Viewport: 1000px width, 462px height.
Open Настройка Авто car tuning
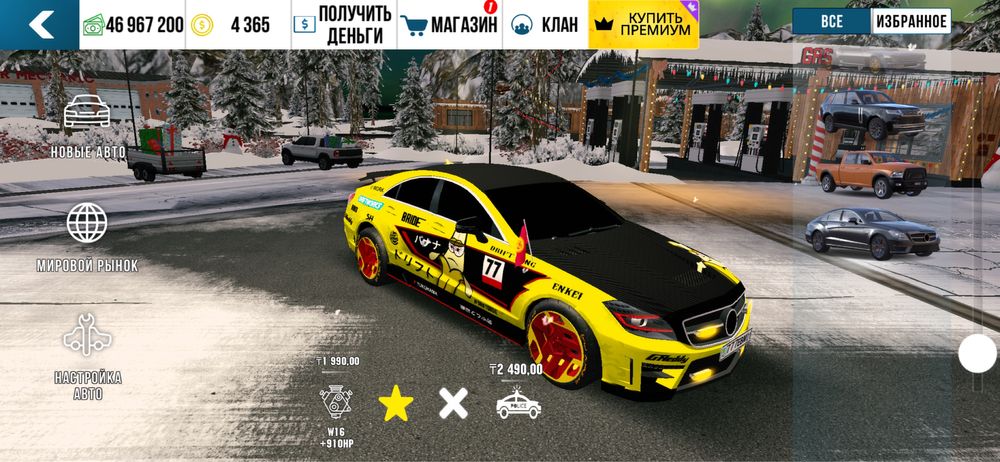[87, 356]
